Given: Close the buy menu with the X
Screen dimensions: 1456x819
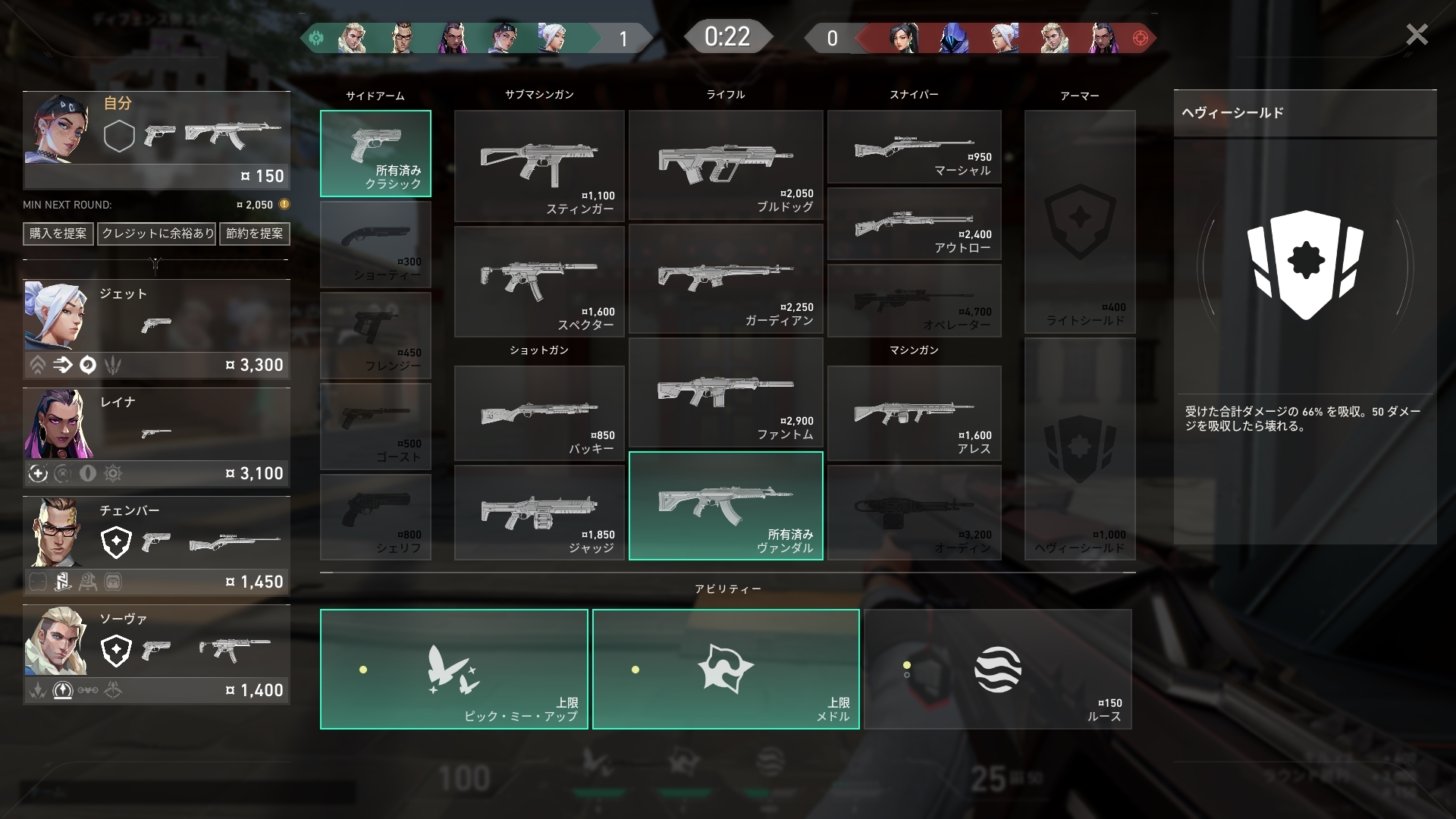Looking at the screenshot, I should (x=1416, y=35).
